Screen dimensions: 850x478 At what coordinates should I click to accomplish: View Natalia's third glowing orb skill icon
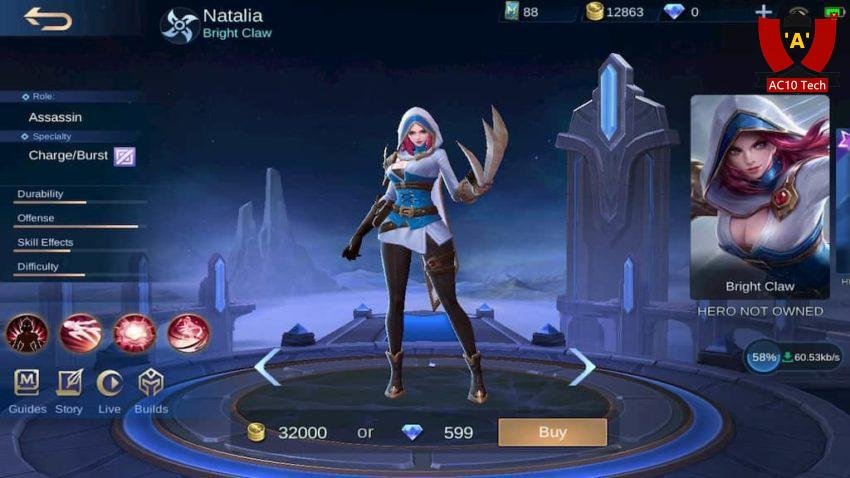[134, 333]
